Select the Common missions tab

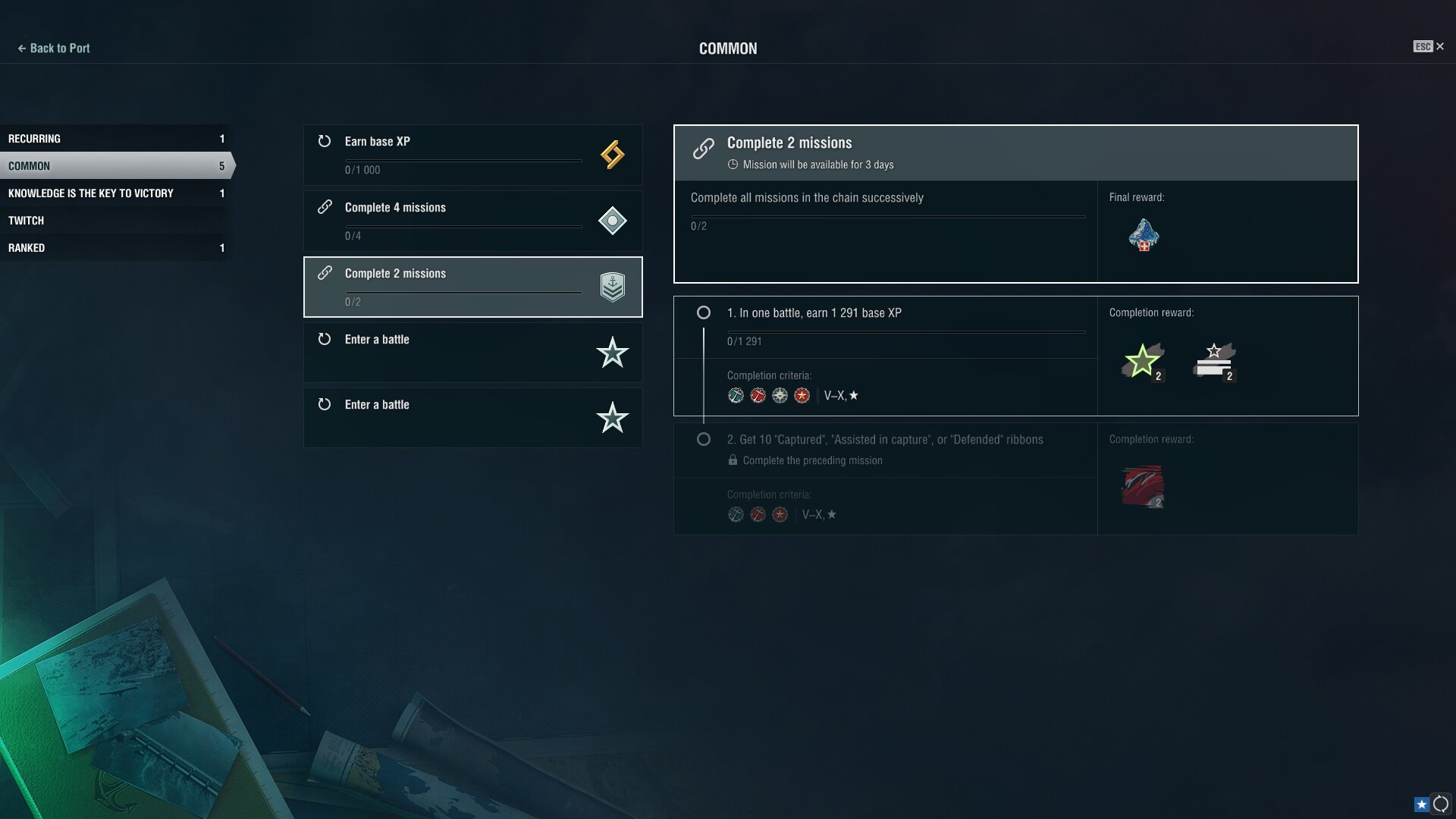[x=114, y=166]
